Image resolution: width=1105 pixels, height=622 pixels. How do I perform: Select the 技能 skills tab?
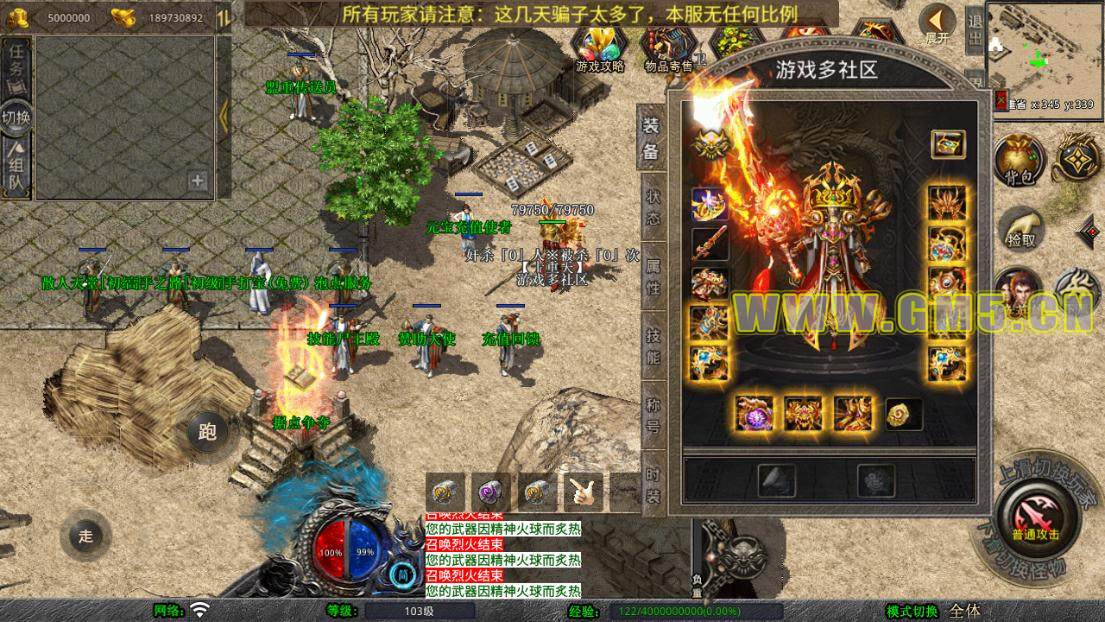click(652, 345)
